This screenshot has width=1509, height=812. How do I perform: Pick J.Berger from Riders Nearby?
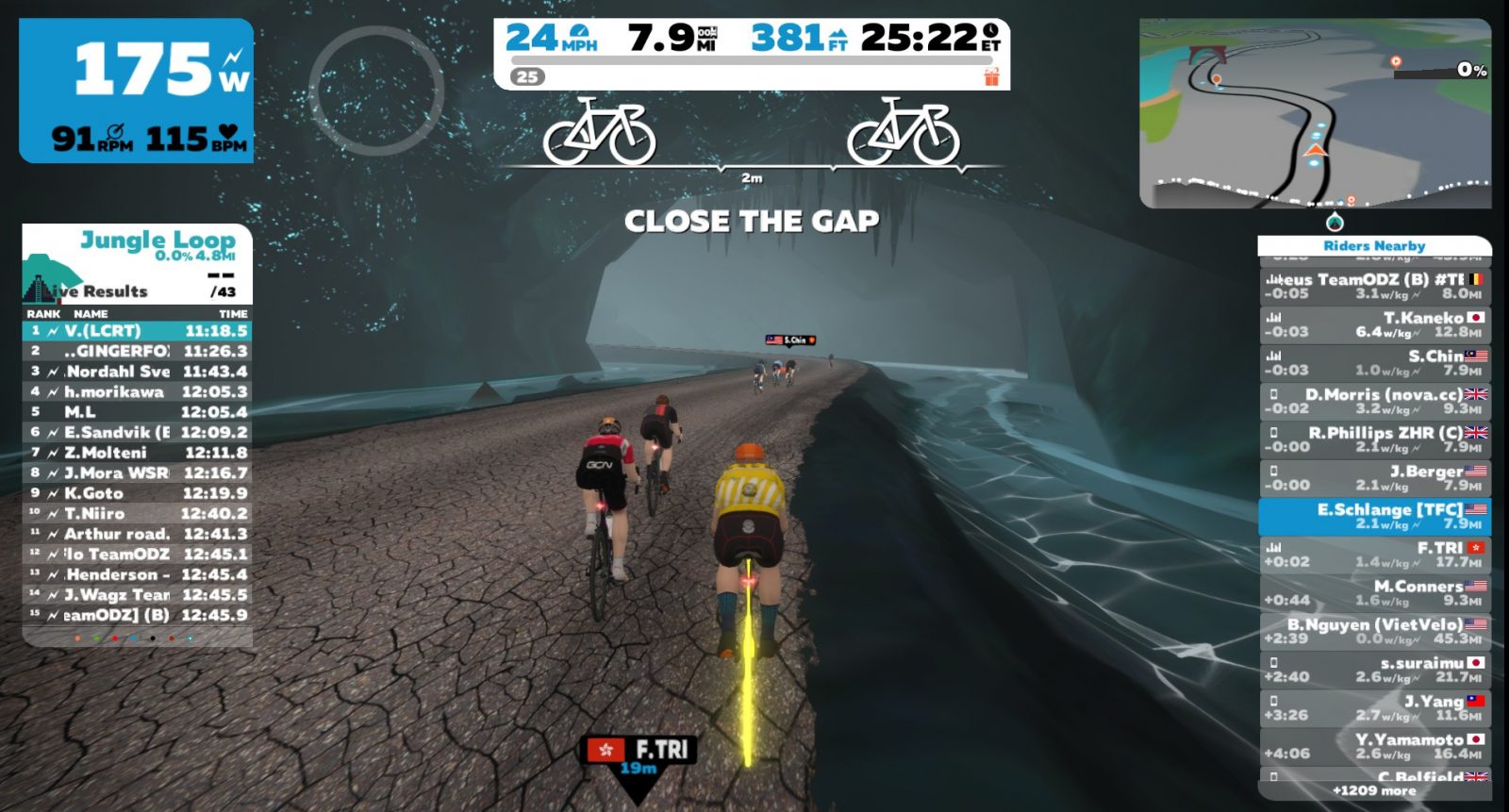pos(1374,478)
